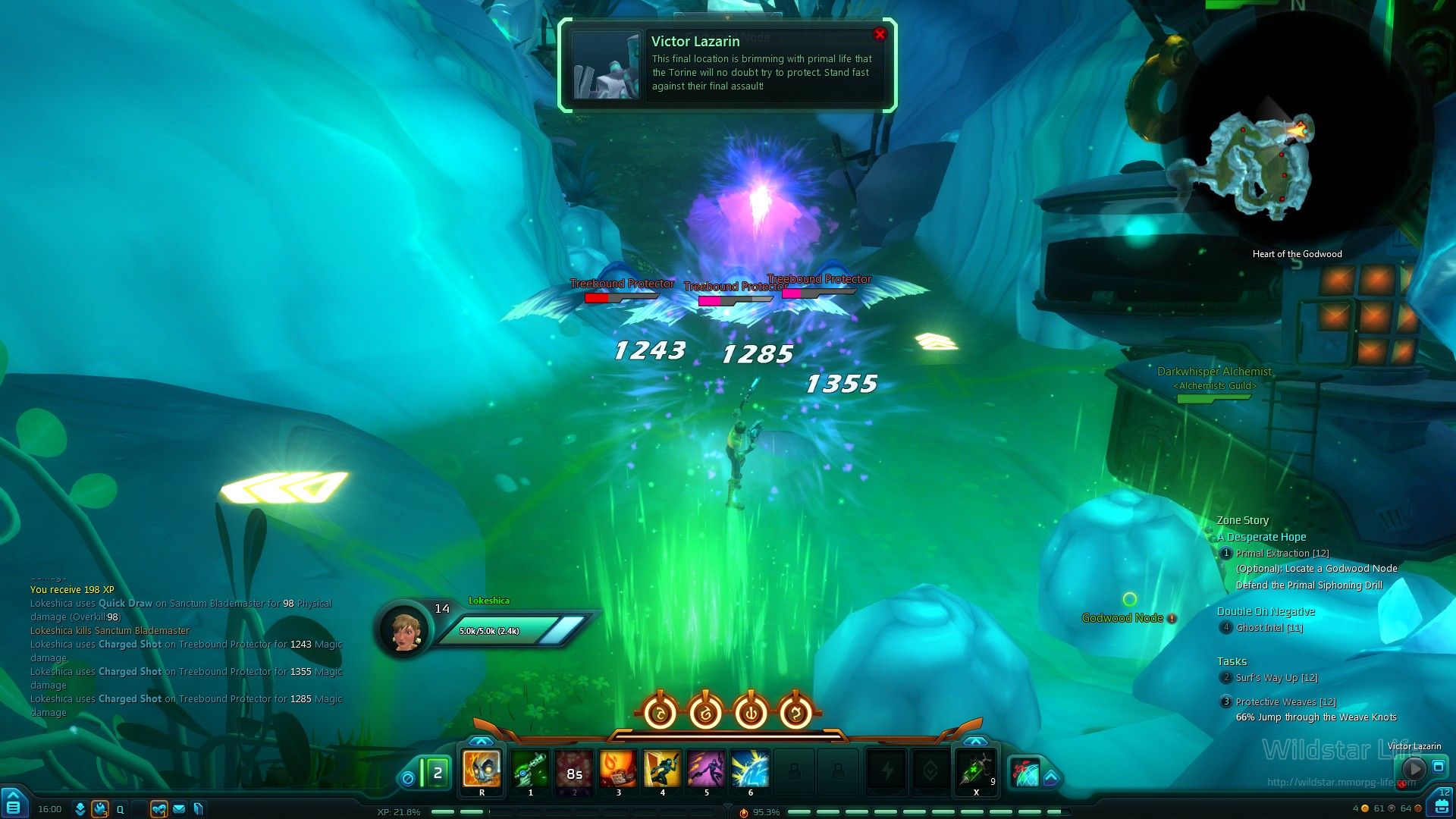Open the Ghost Intel quest entry
This screenshot has height=819, width=1456.
pos(1269,628)
